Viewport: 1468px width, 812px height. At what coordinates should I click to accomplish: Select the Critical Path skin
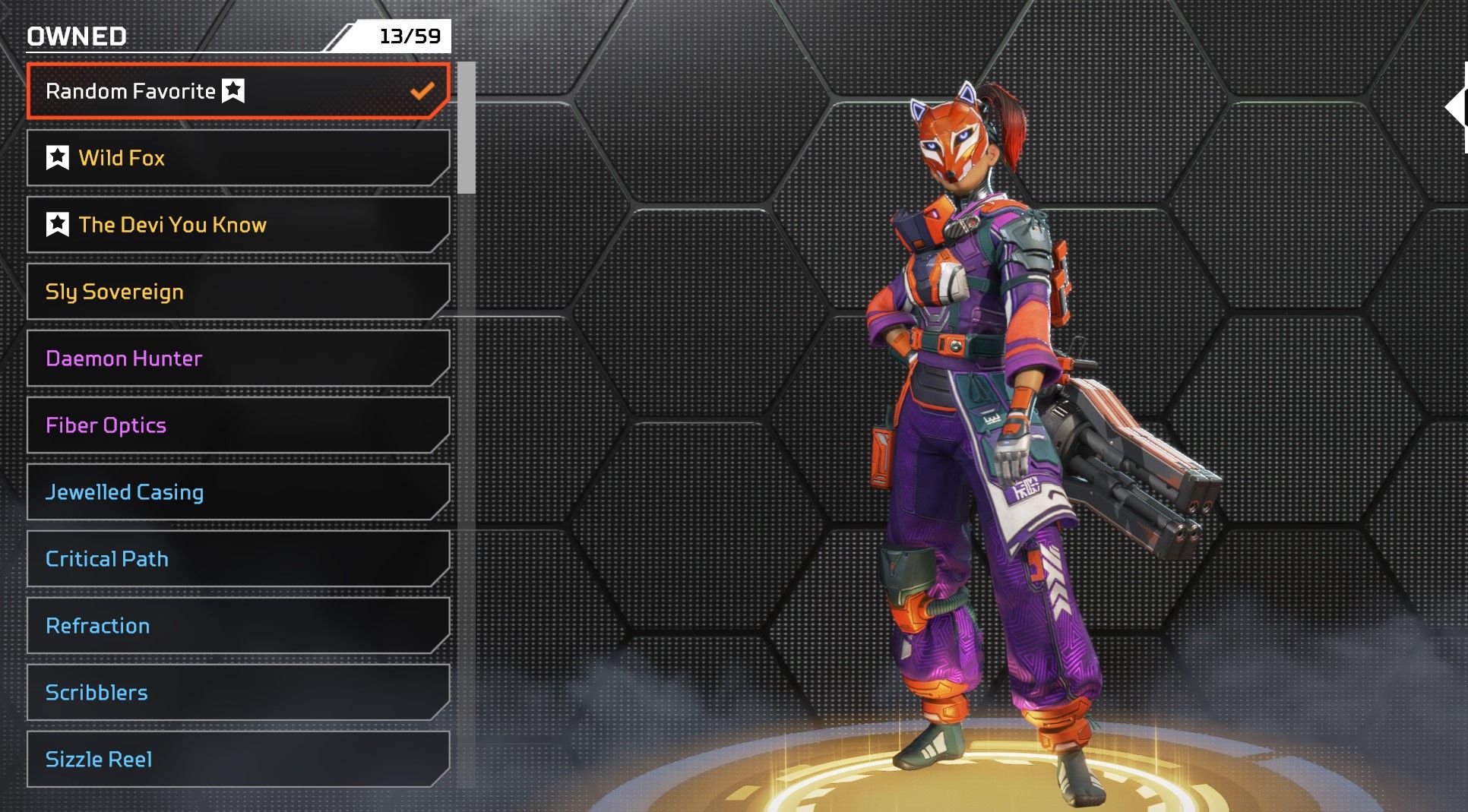237,559
